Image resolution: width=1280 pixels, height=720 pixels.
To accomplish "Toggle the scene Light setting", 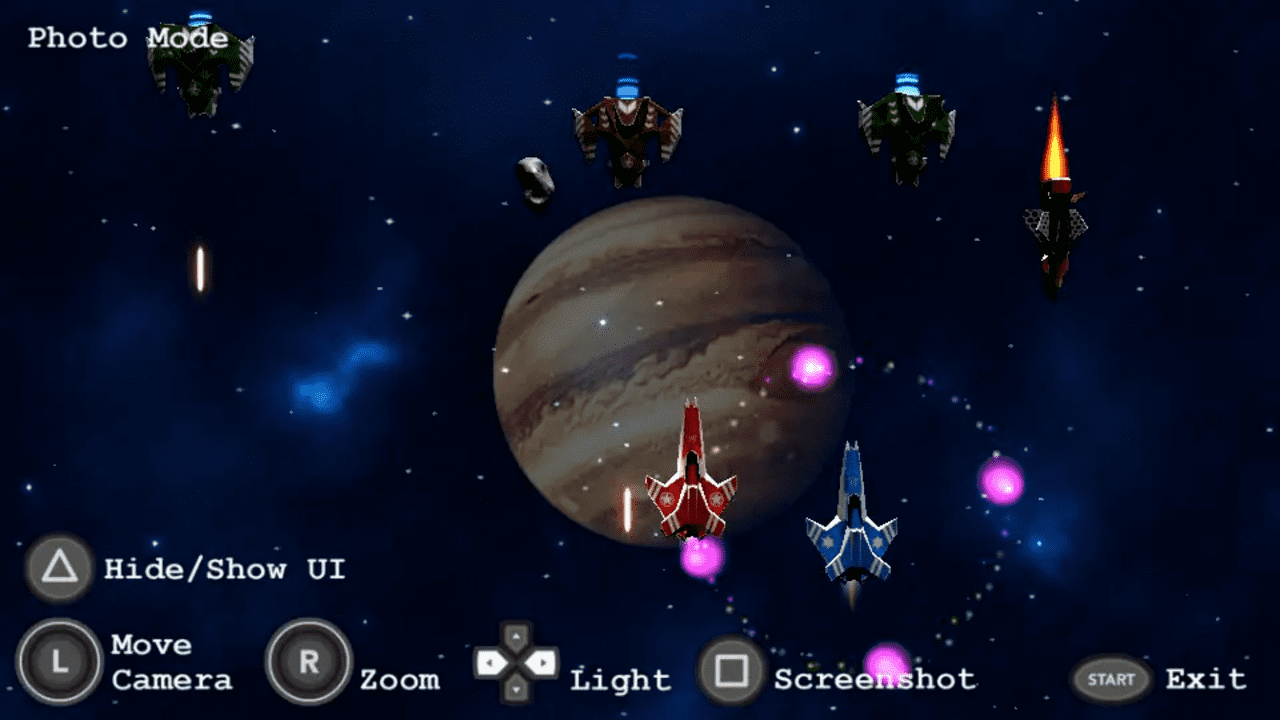I will click(x=618, y=678).
